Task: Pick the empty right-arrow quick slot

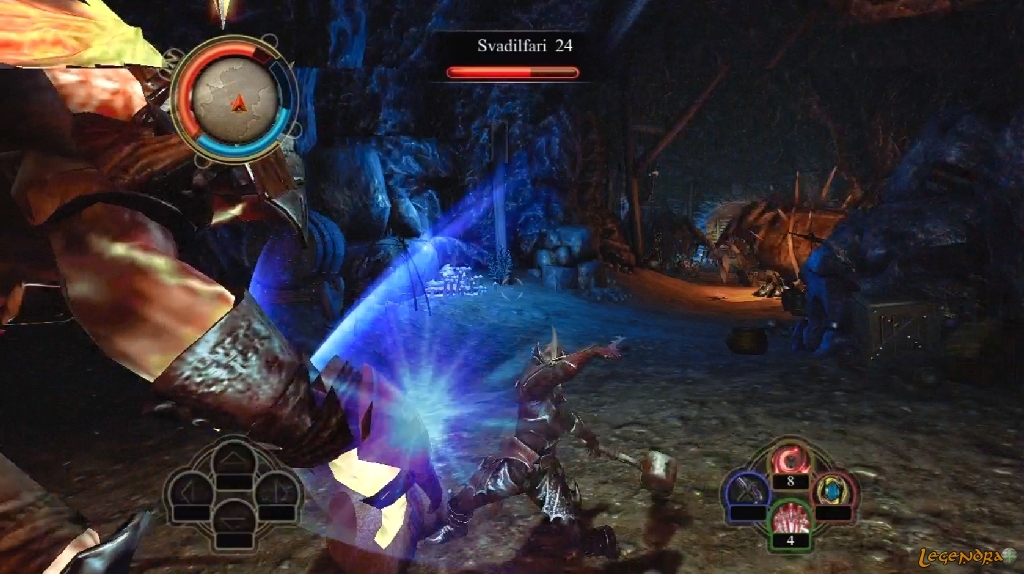Action: coord(278,492)
